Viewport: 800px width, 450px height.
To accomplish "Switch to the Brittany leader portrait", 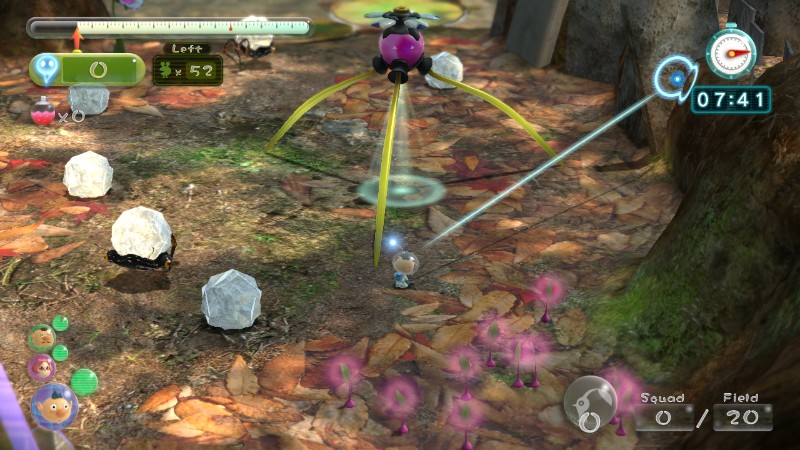I will (42, 367).
